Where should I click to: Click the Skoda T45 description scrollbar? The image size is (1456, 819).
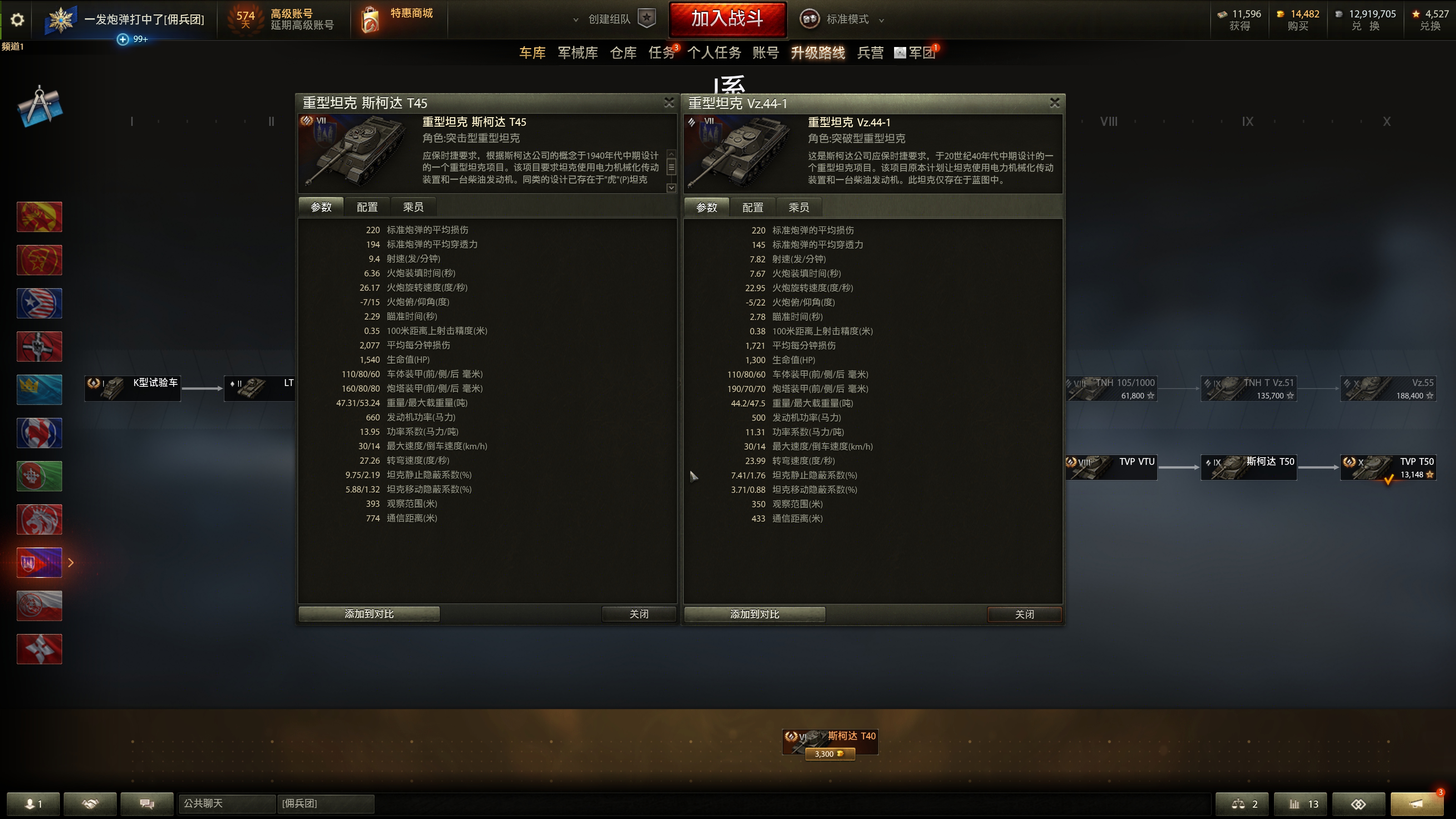coord(671,167)
